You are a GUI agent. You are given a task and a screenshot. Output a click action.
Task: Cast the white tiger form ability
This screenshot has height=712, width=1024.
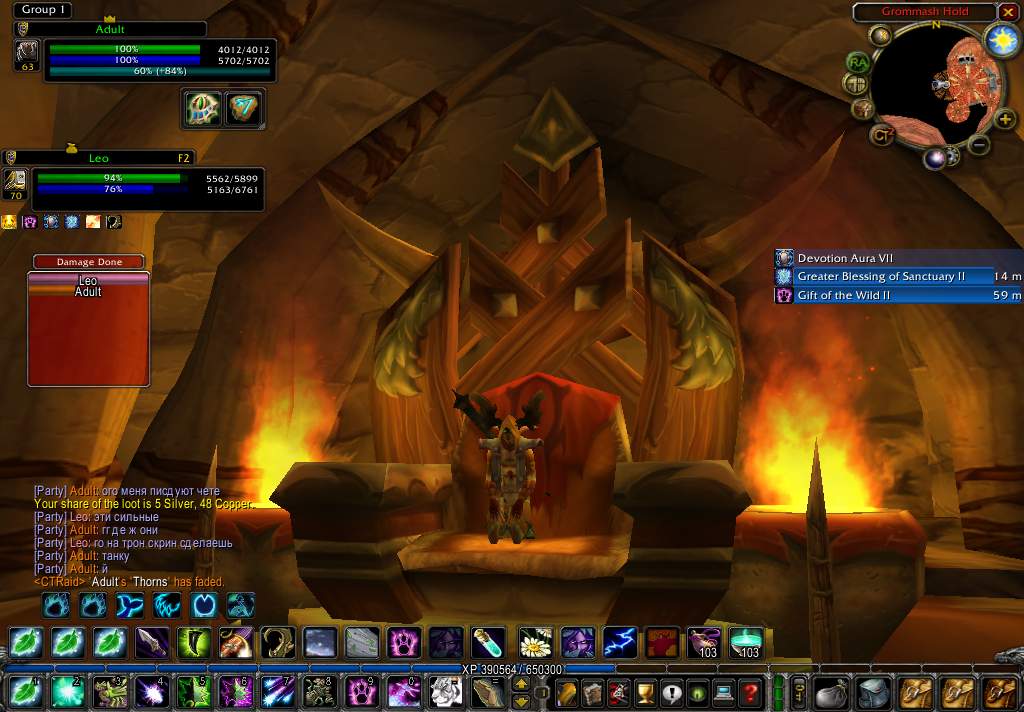click(446, 691)
